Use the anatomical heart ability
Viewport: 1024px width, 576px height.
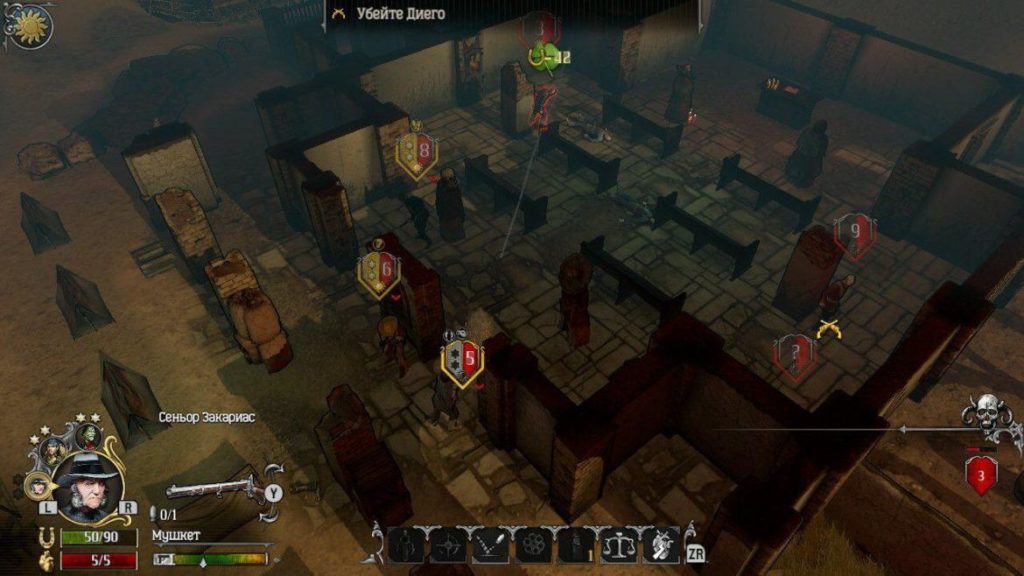click(661, 545)
